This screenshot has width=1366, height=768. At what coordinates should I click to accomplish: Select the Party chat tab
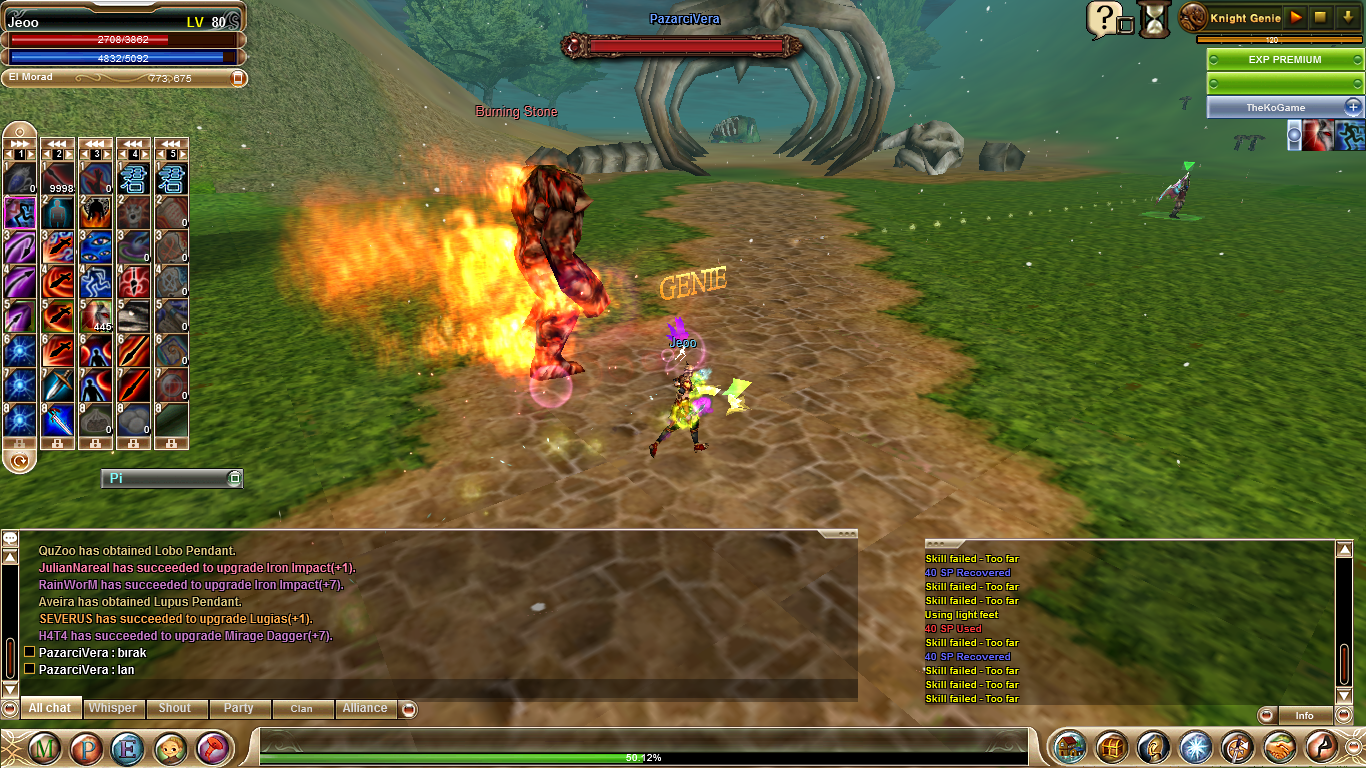pos(238,708)
